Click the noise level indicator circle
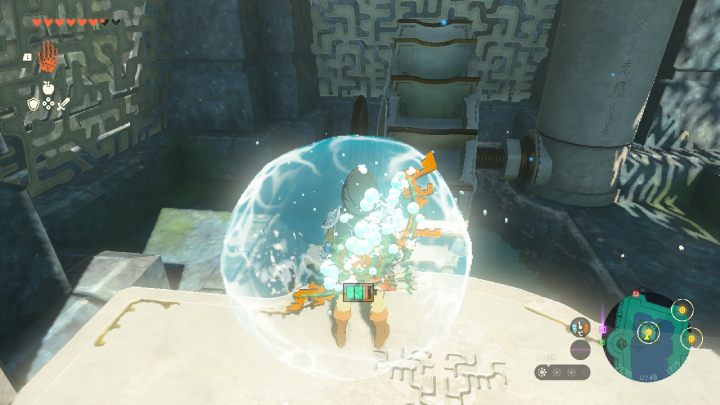This screenshot has width=720, height=405. coord(580,349)
